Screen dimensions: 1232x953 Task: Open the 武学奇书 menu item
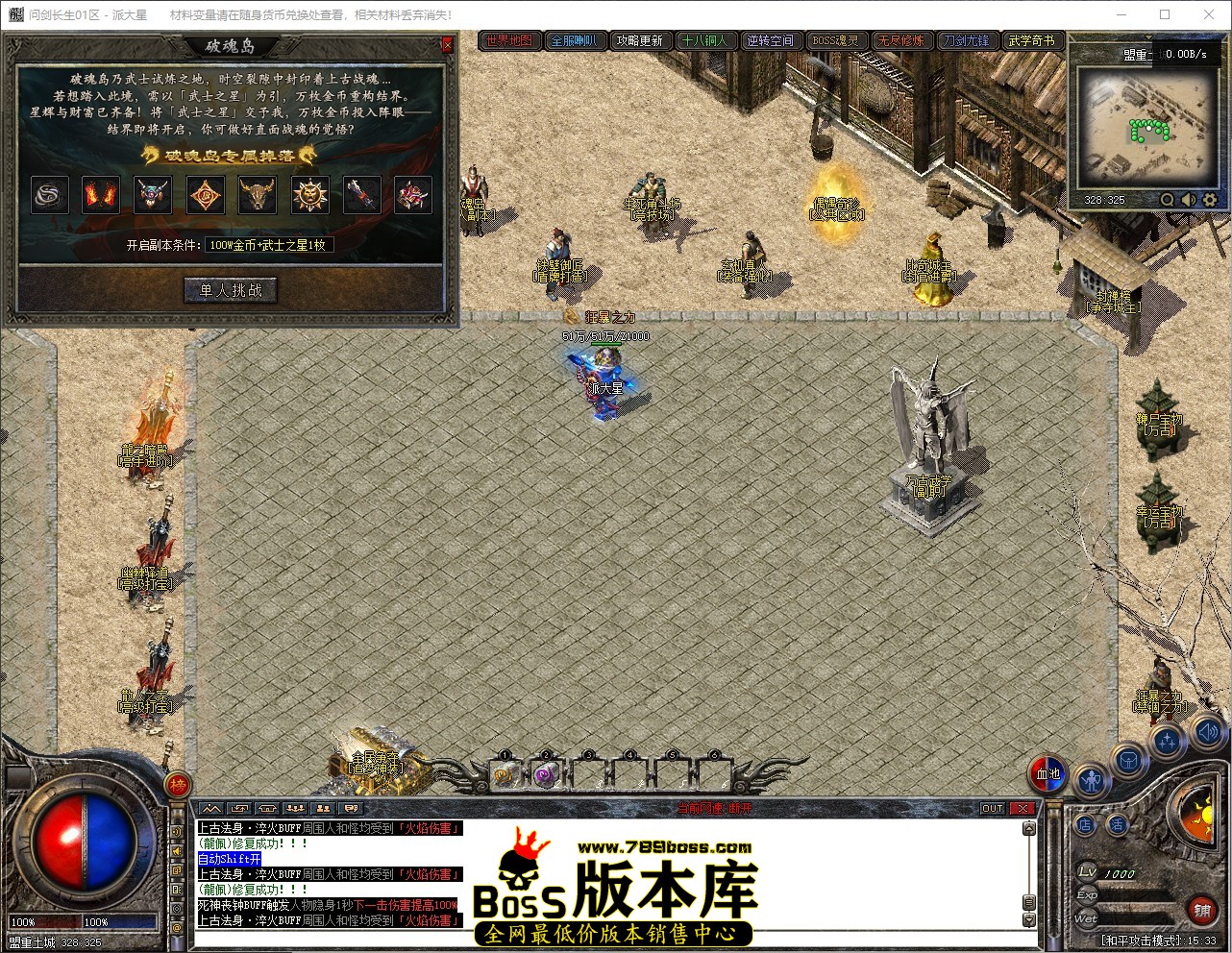(1033, 40)
